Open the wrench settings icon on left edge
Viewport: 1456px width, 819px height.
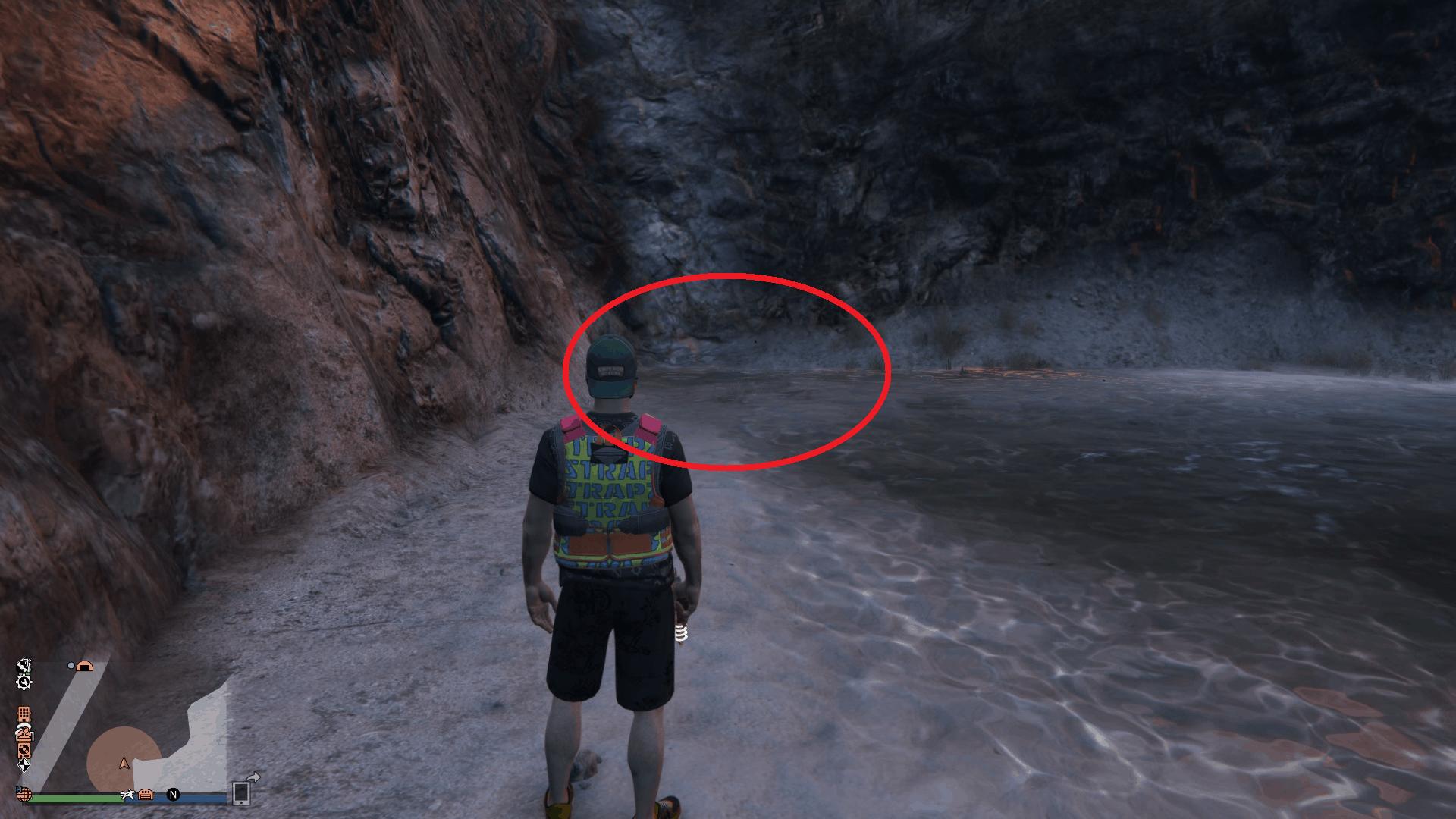coord(24,682)
